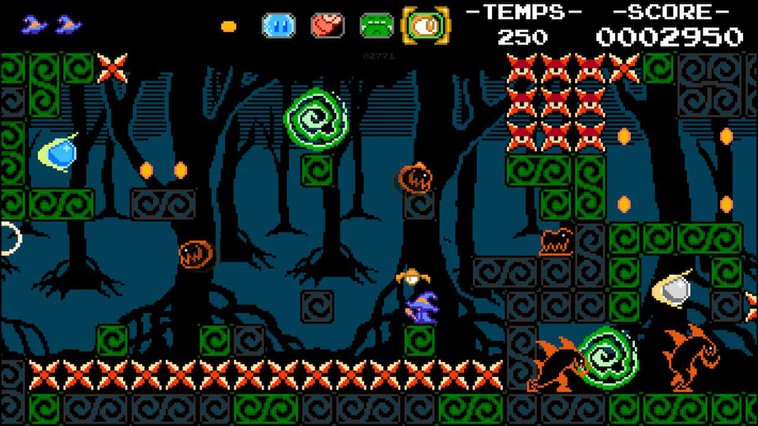Switch to the green frog power icon

(376, 25)
